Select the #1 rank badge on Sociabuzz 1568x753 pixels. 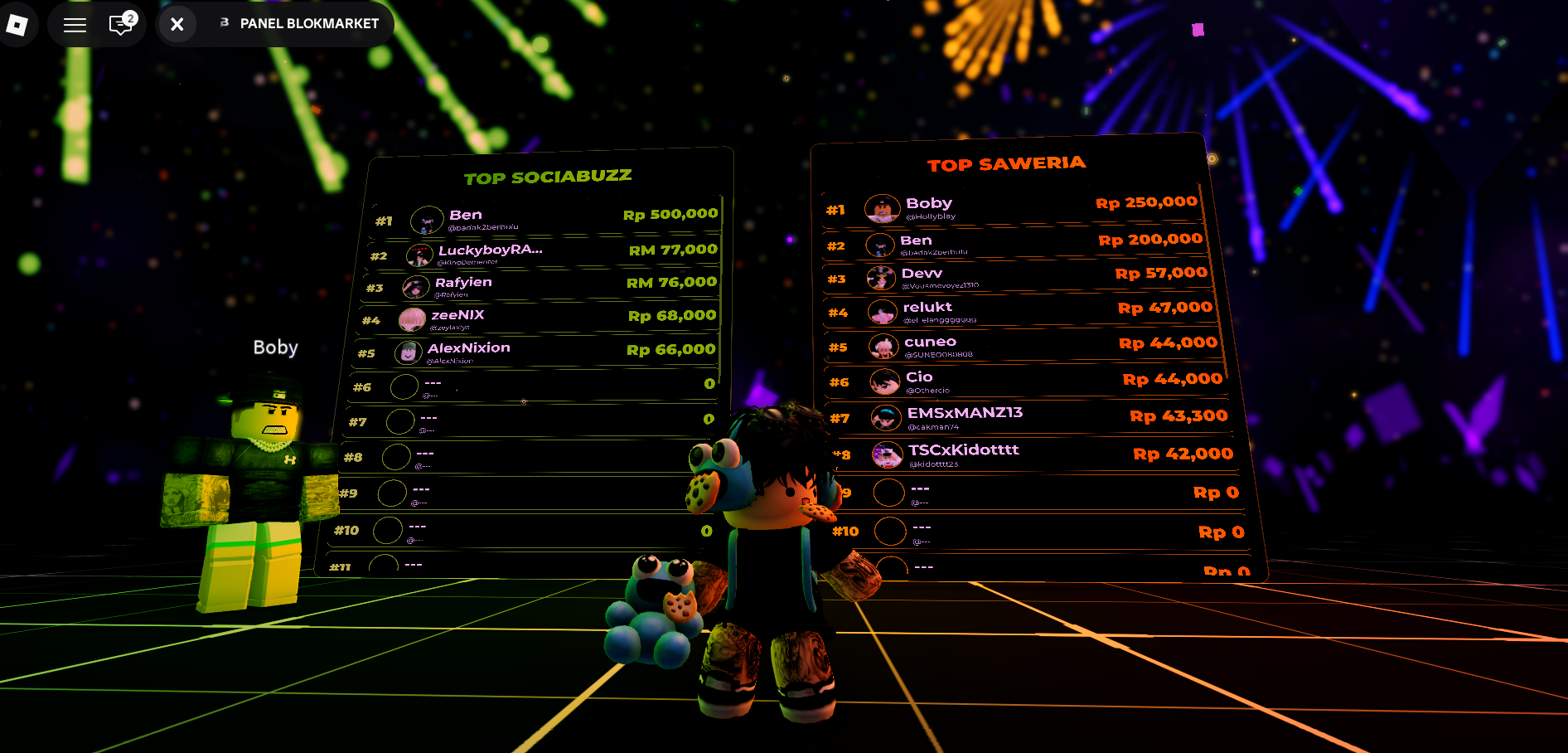[x=382, y=220]
